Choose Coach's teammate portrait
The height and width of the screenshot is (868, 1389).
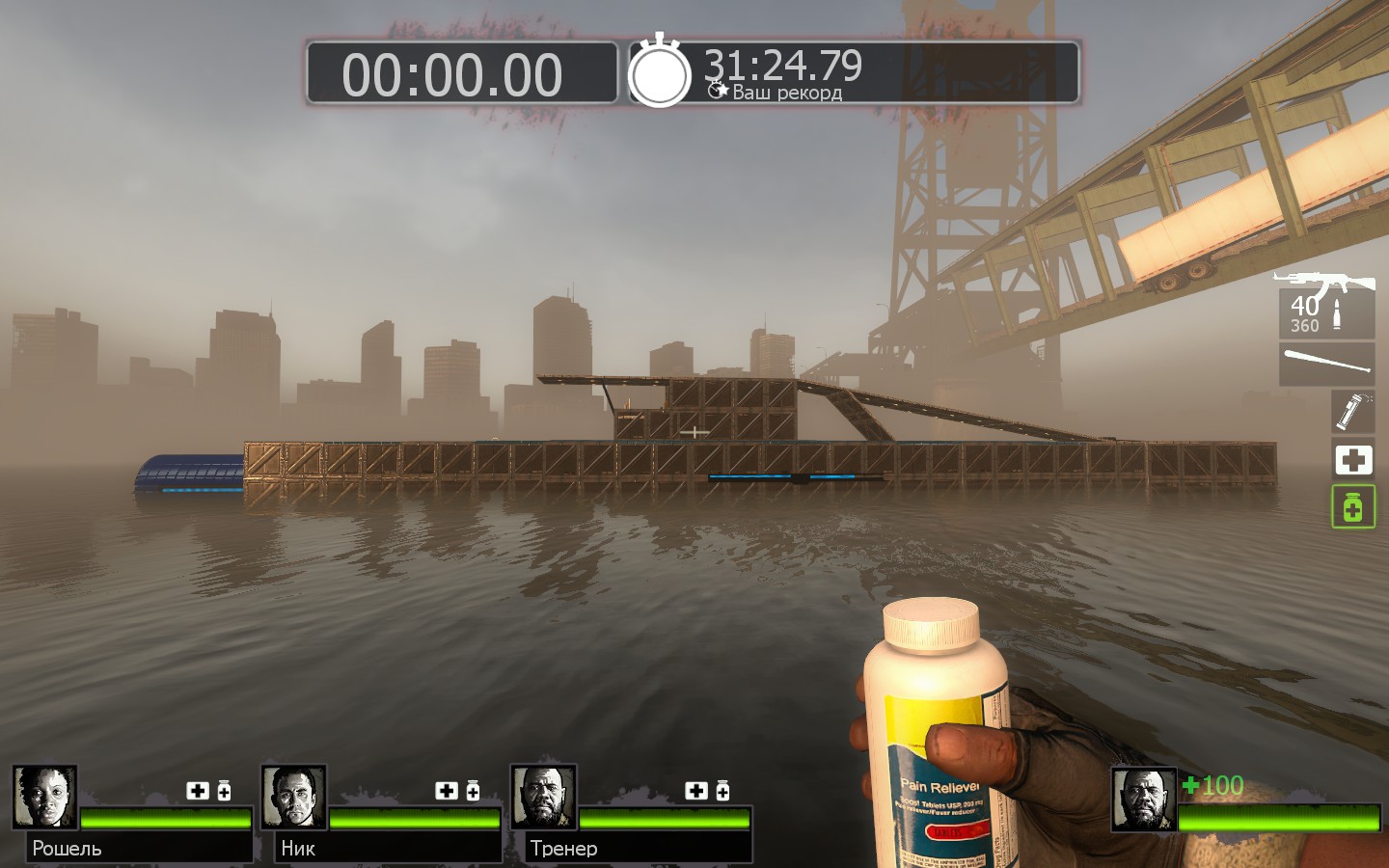543,798
